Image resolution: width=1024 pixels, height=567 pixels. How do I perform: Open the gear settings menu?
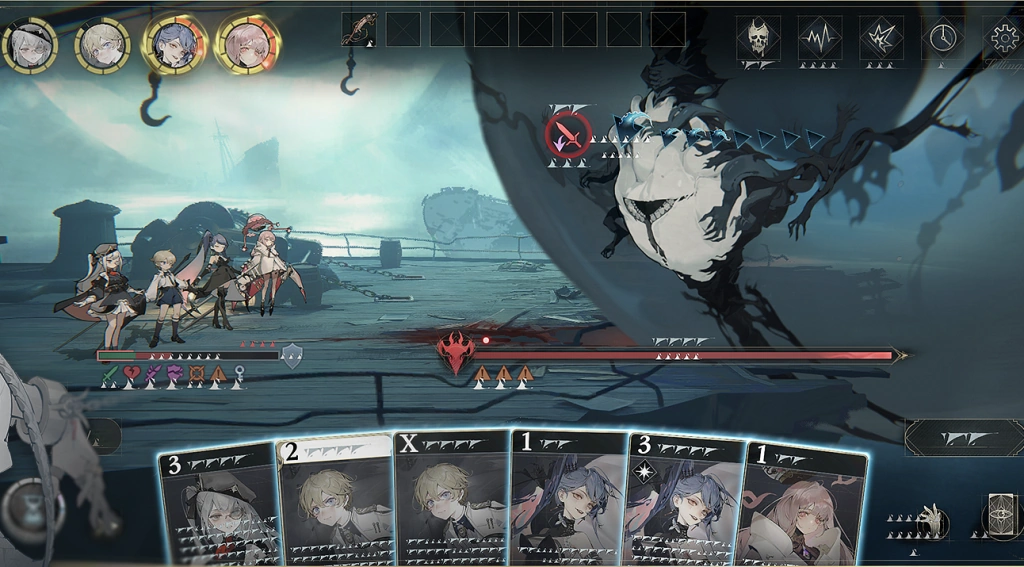pyautogui.click(x=1003, y=38)
